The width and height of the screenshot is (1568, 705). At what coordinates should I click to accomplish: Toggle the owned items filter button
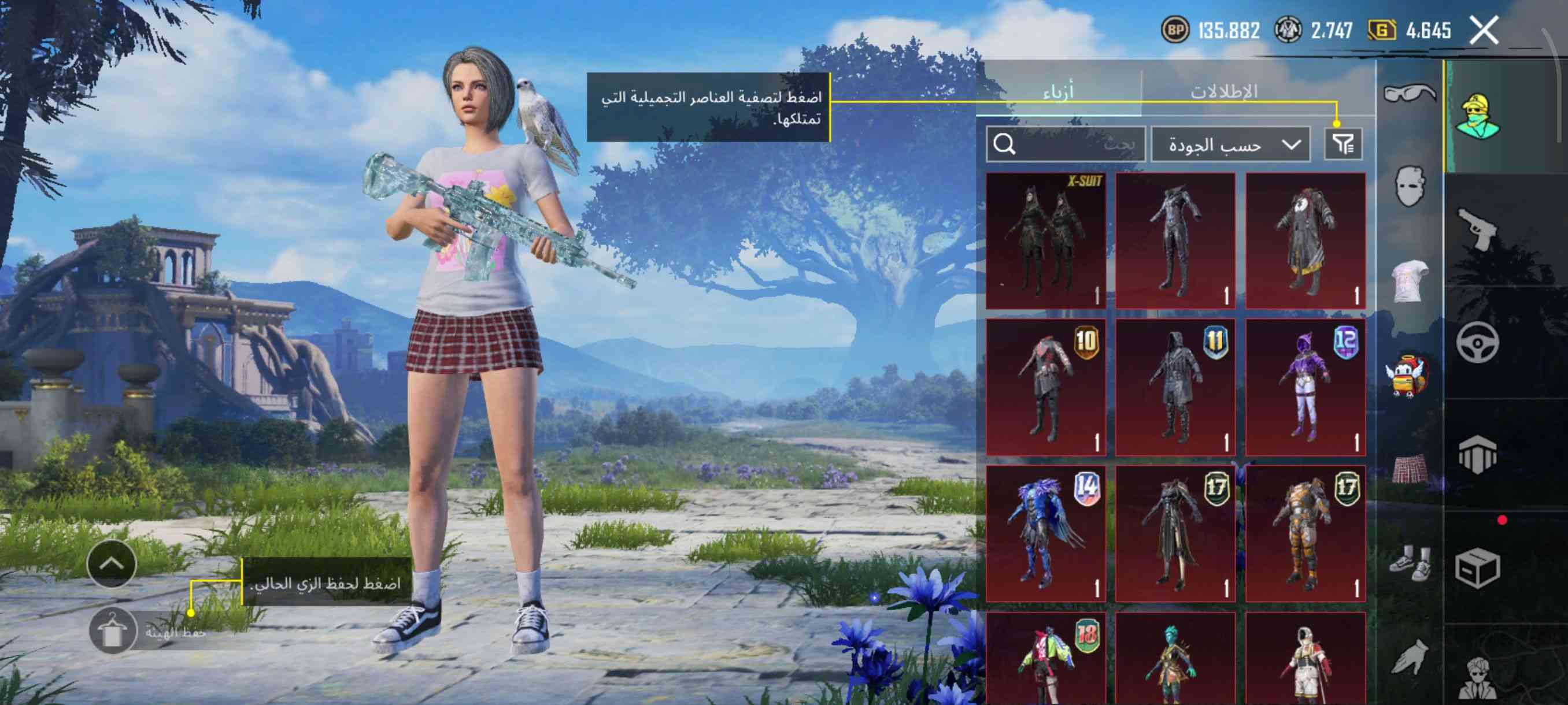[1343, 144]
